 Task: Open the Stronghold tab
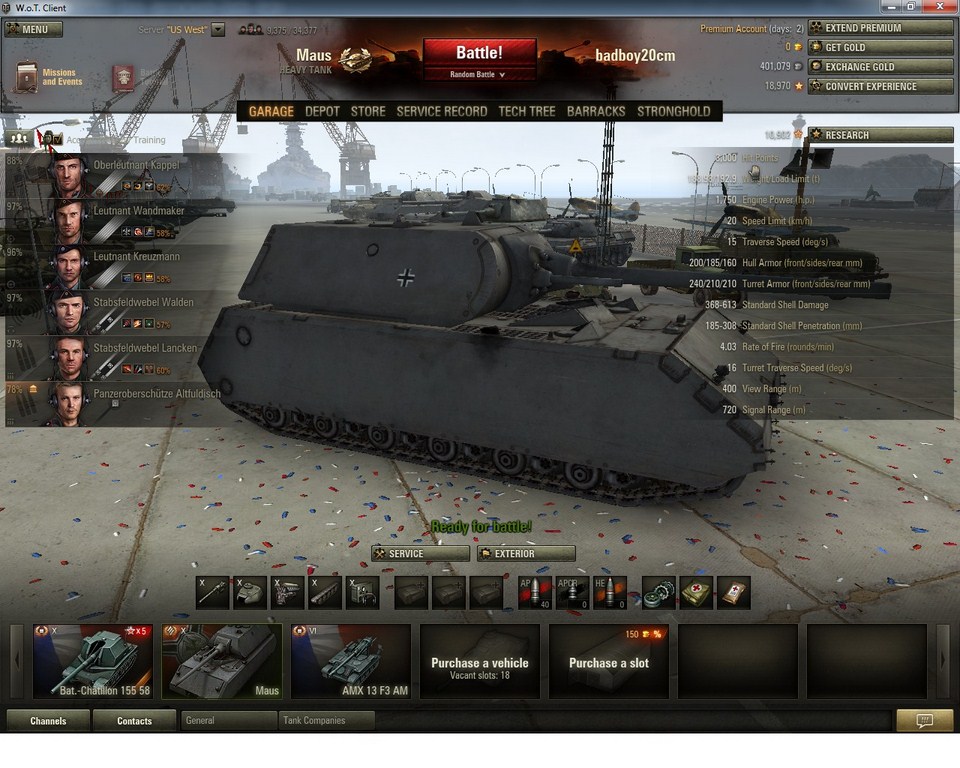[673, 111]
